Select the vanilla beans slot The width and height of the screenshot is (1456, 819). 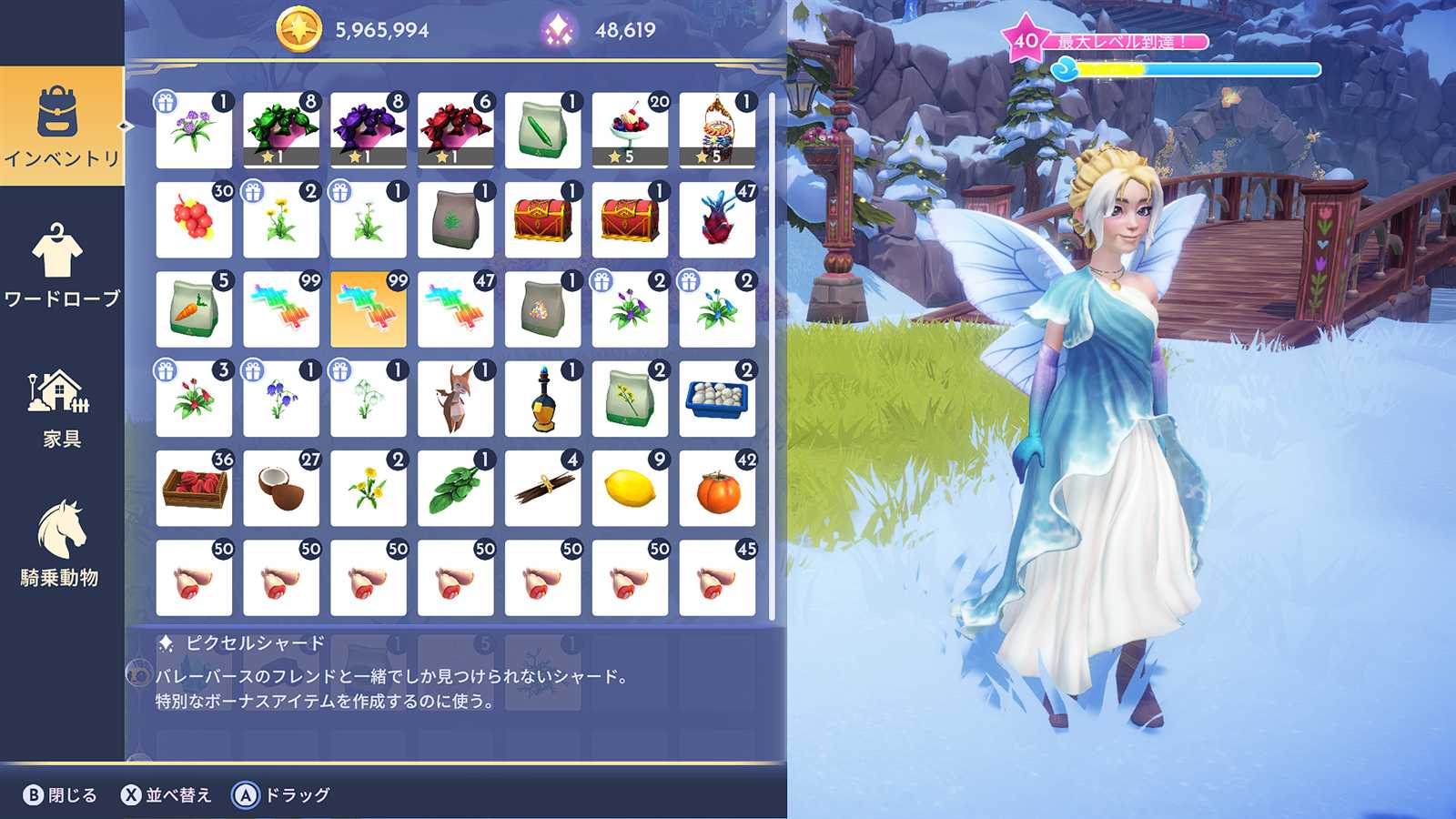(x=543, y=489)
